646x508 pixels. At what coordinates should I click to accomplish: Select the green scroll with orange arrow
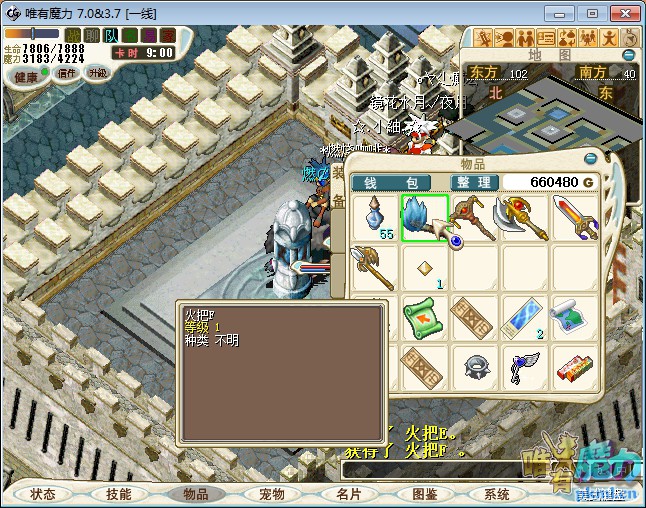[424, 318]
